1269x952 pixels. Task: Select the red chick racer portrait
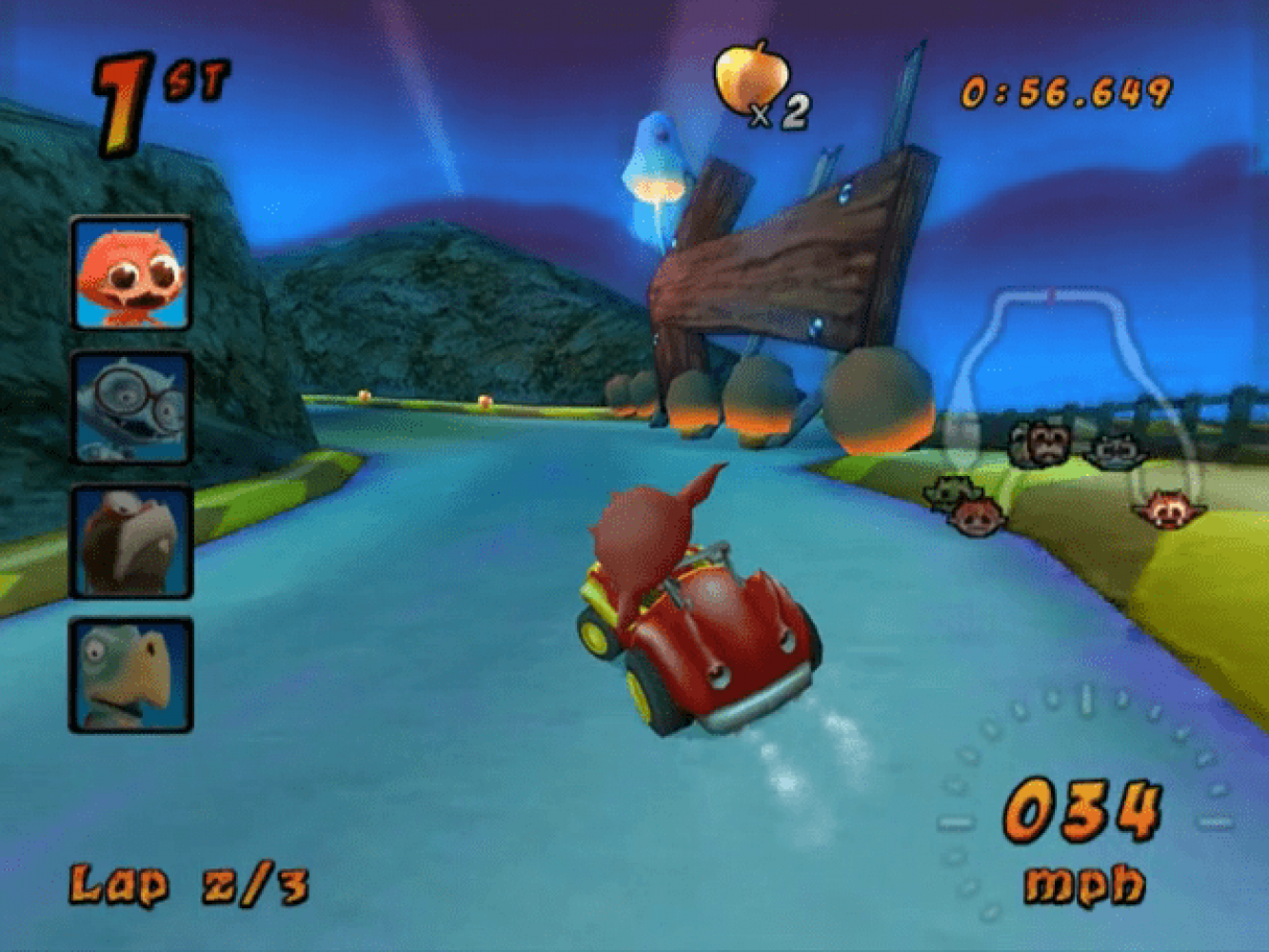click(x=131, y=274)
